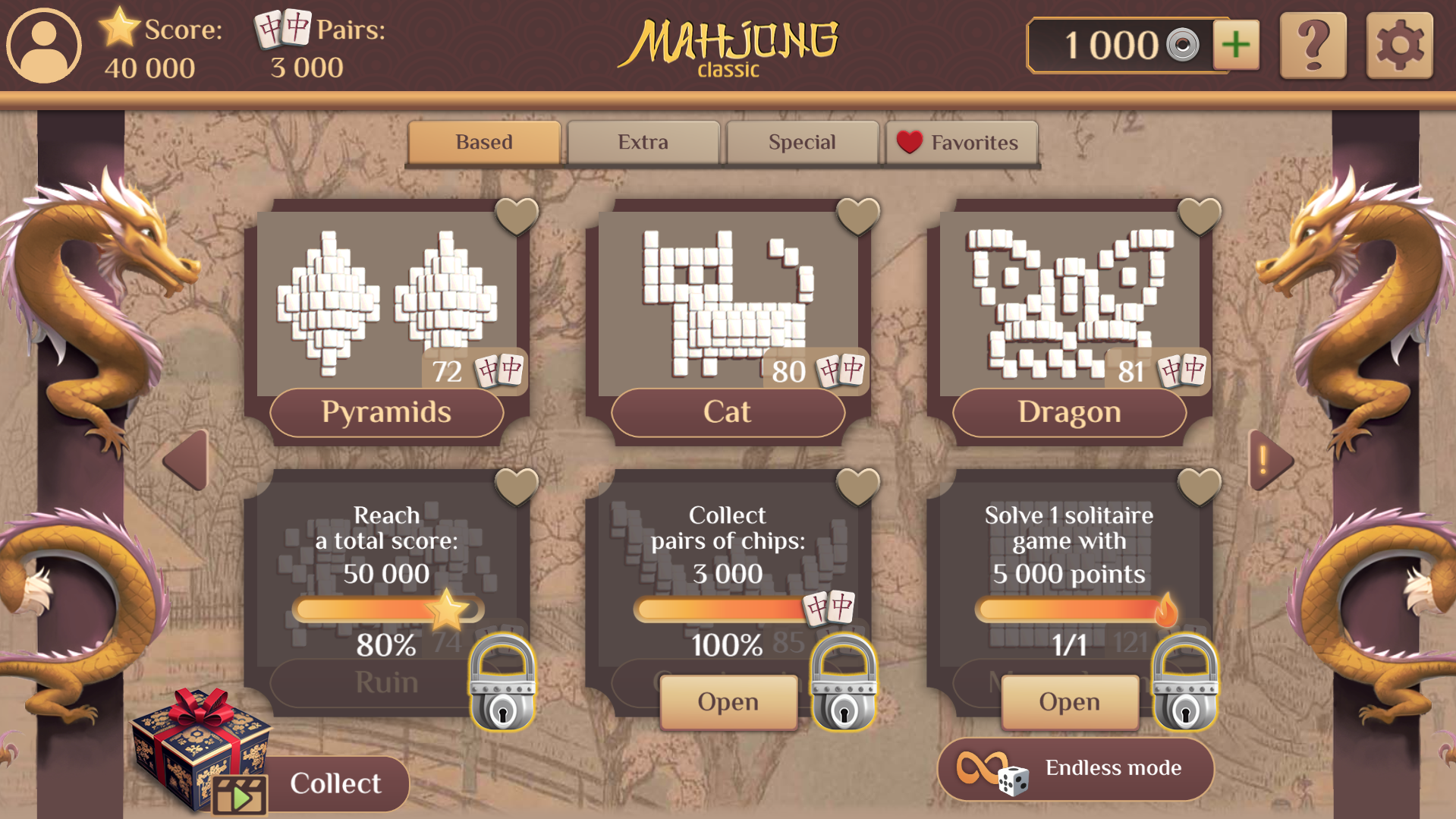Open the Special levels tab
The image size is (1456, 819).
tap(802, 142)
